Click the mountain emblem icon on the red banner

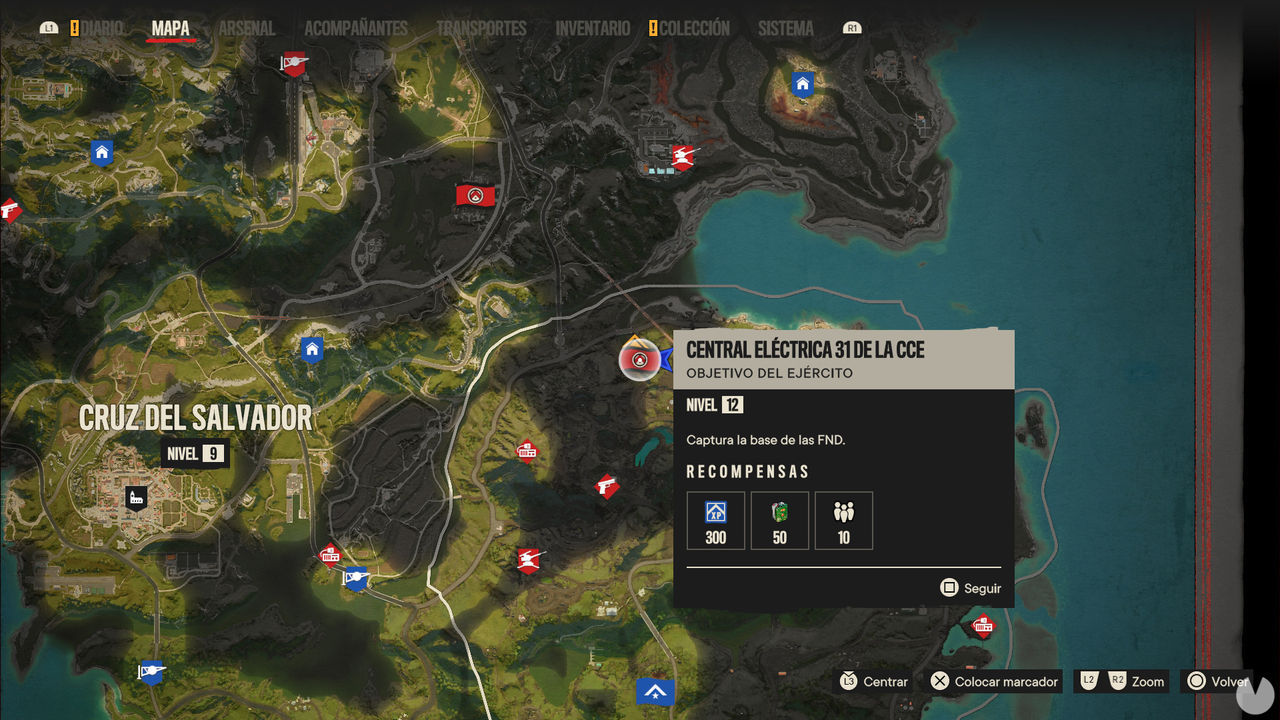[x=474, y=194]
